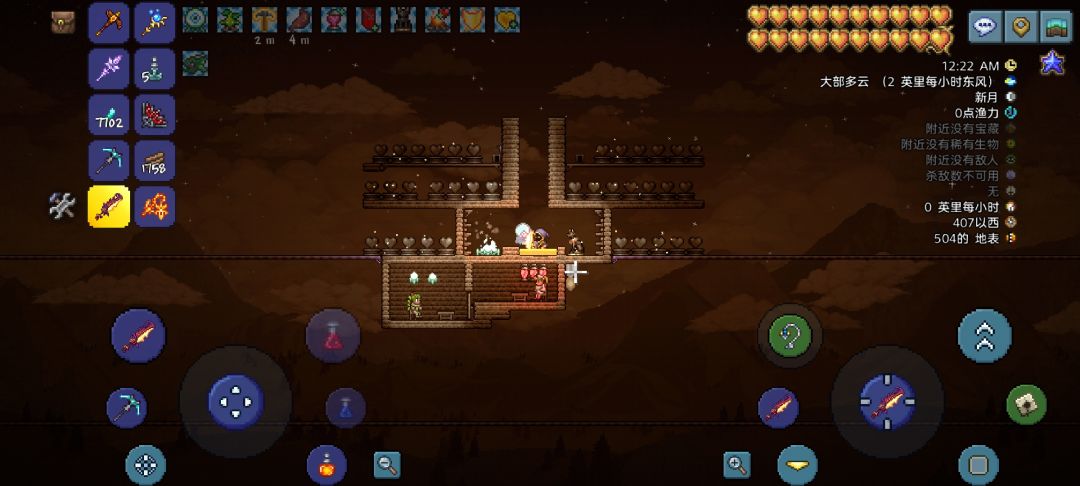Toggle the smart cursor crosshair button
Screen dimensions: 1080x486
[x=146, y=465]
